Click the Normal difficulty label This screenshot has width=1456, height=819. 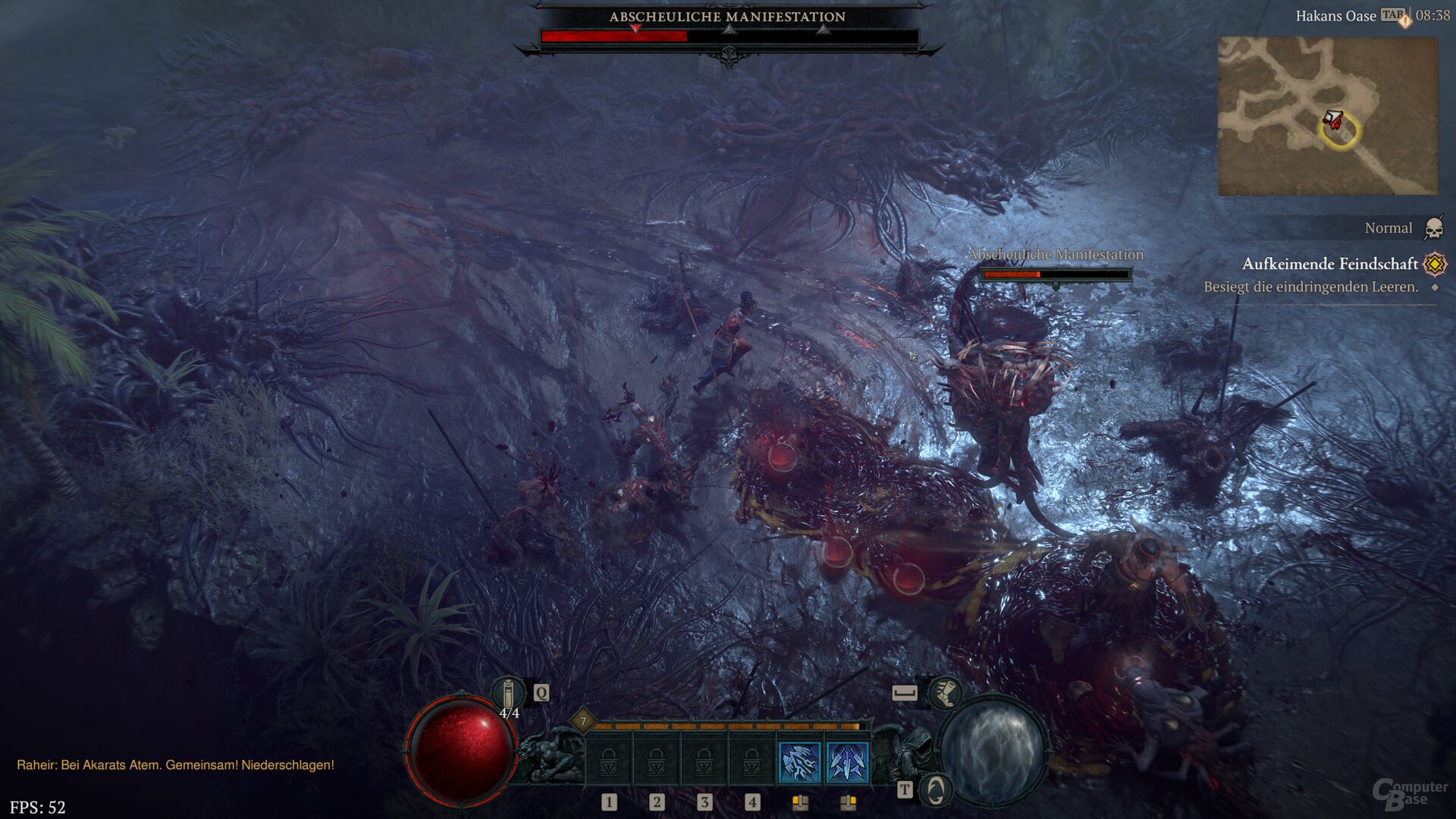click(1389, 227)
